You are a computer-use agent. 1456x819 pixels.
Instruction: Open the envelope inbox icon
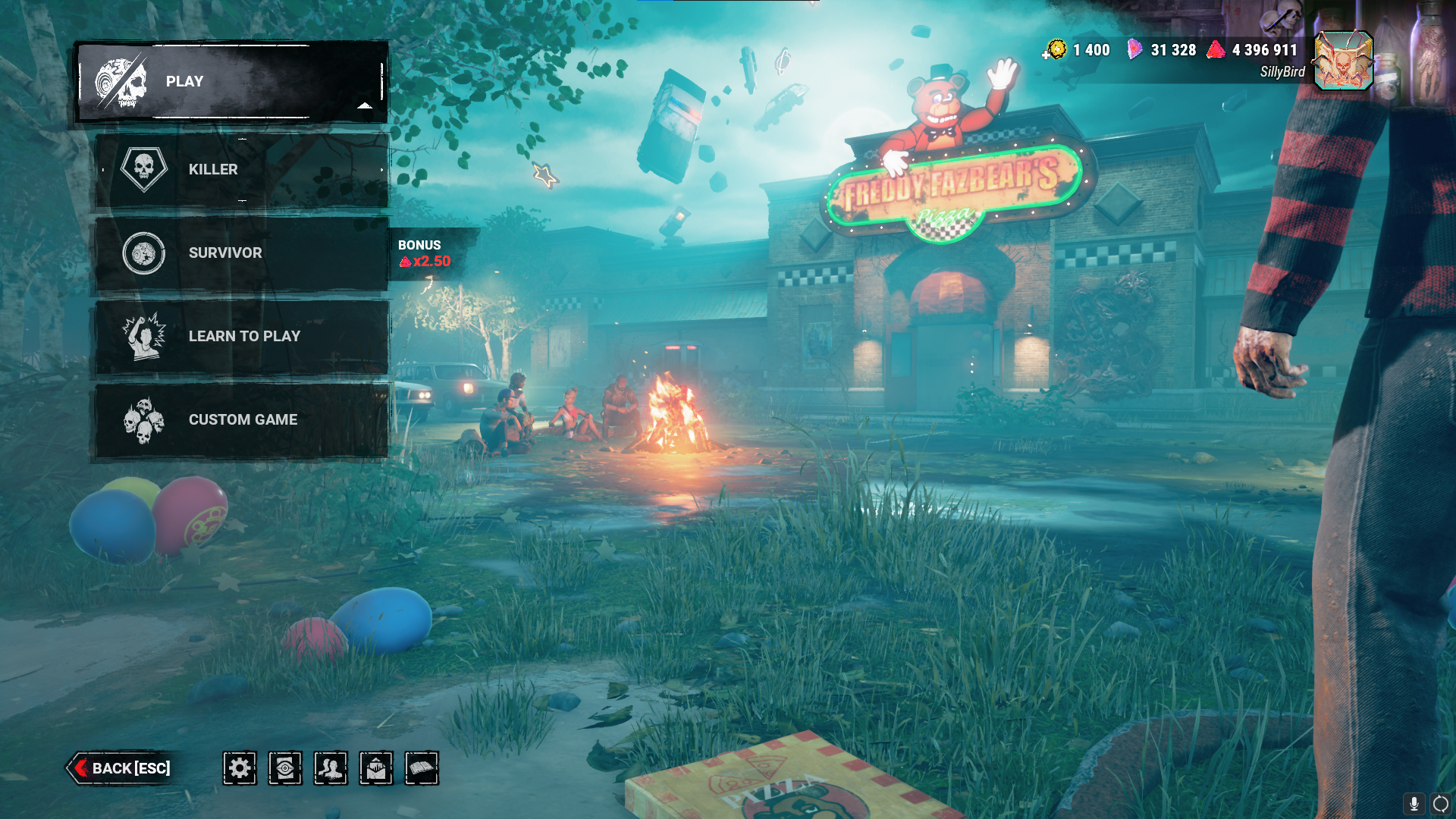[x=376, y=768]
